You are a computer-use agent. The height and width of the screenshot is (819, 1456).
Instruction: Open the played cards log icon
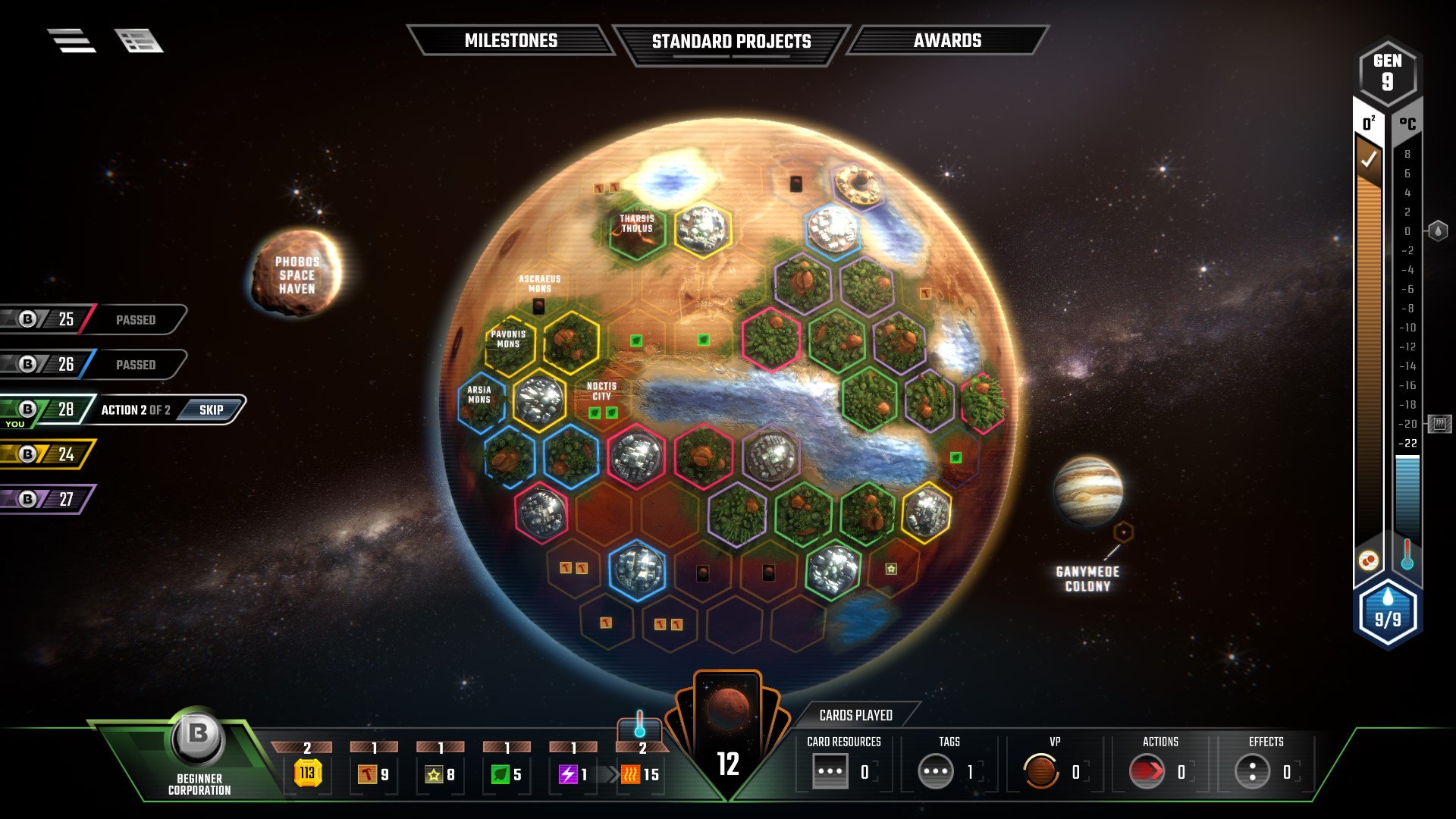pyautogui.click(x=140, y=42)
